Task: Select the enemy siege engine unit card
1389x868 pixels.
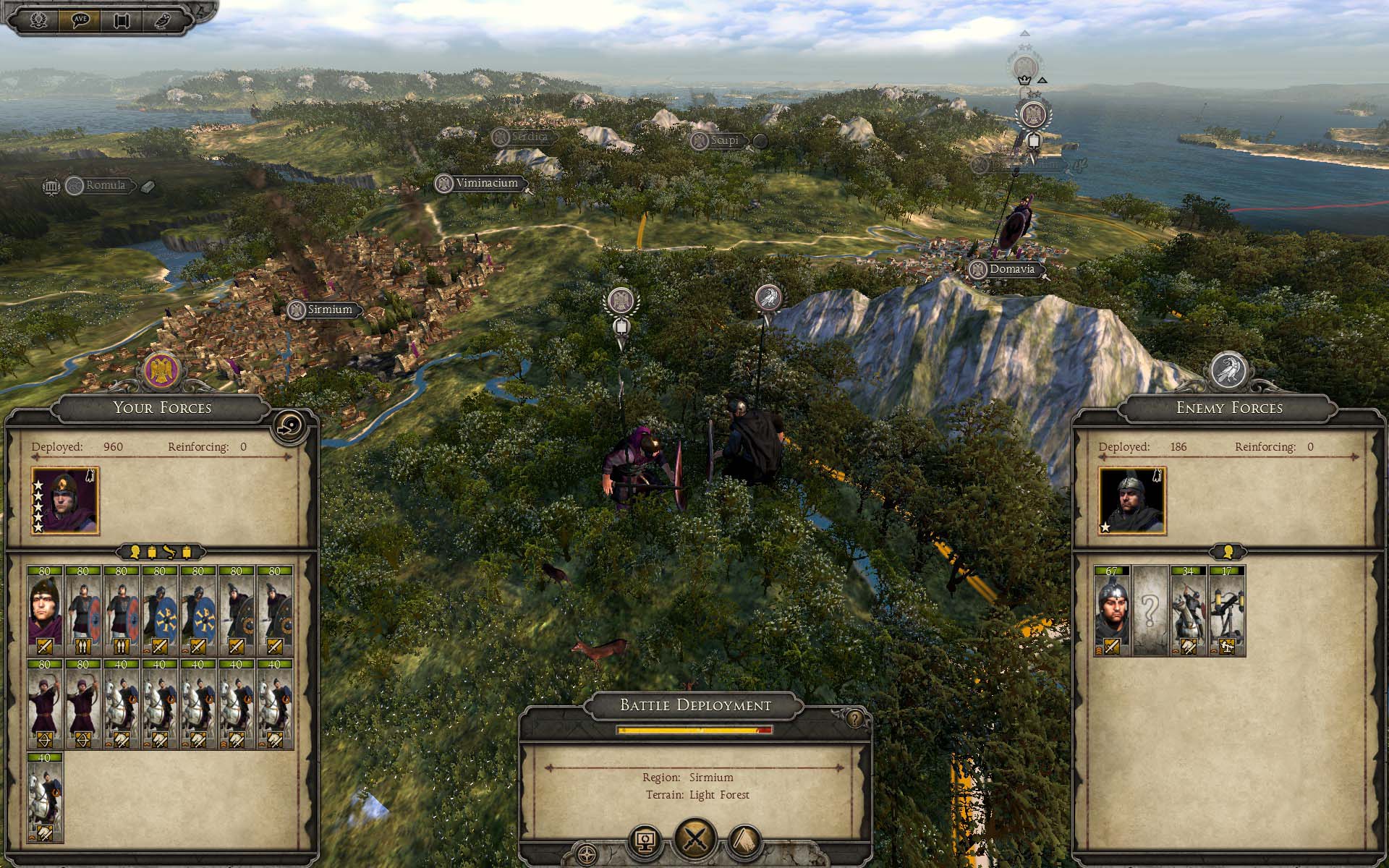Action: point(1227,610)
